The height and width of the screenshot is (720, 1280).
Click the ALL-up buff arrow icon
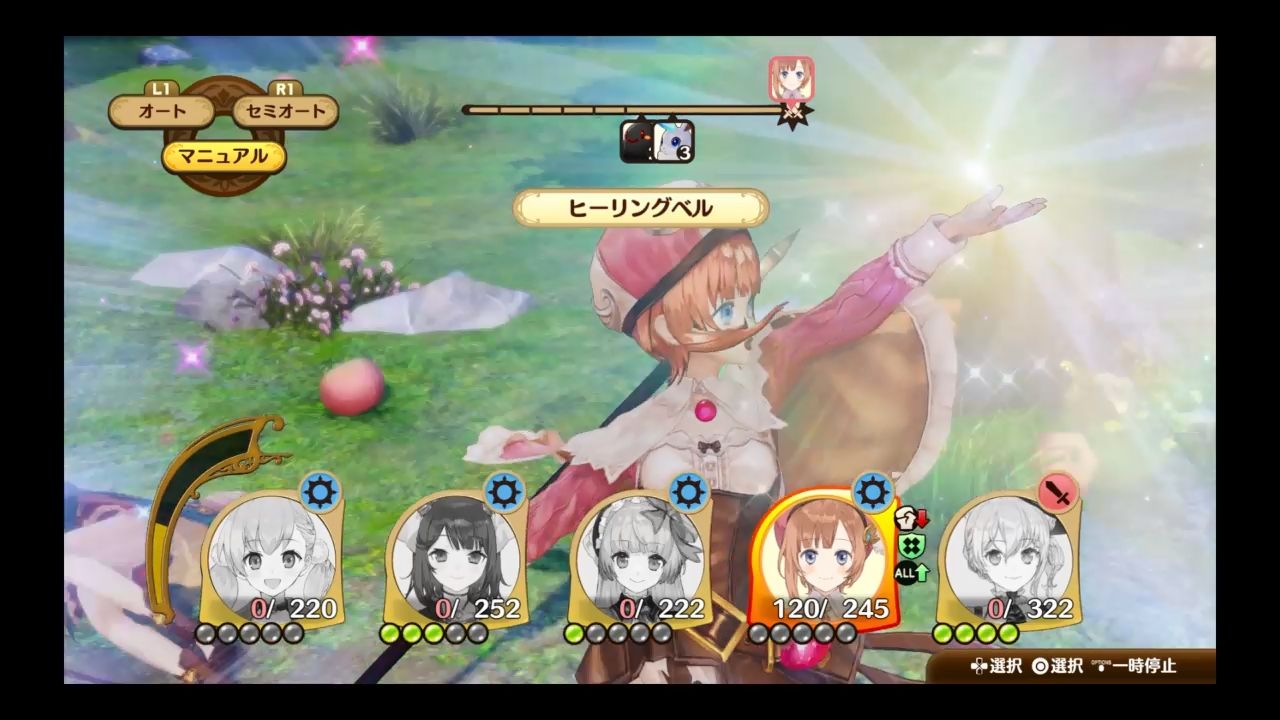tap(911, 572)
